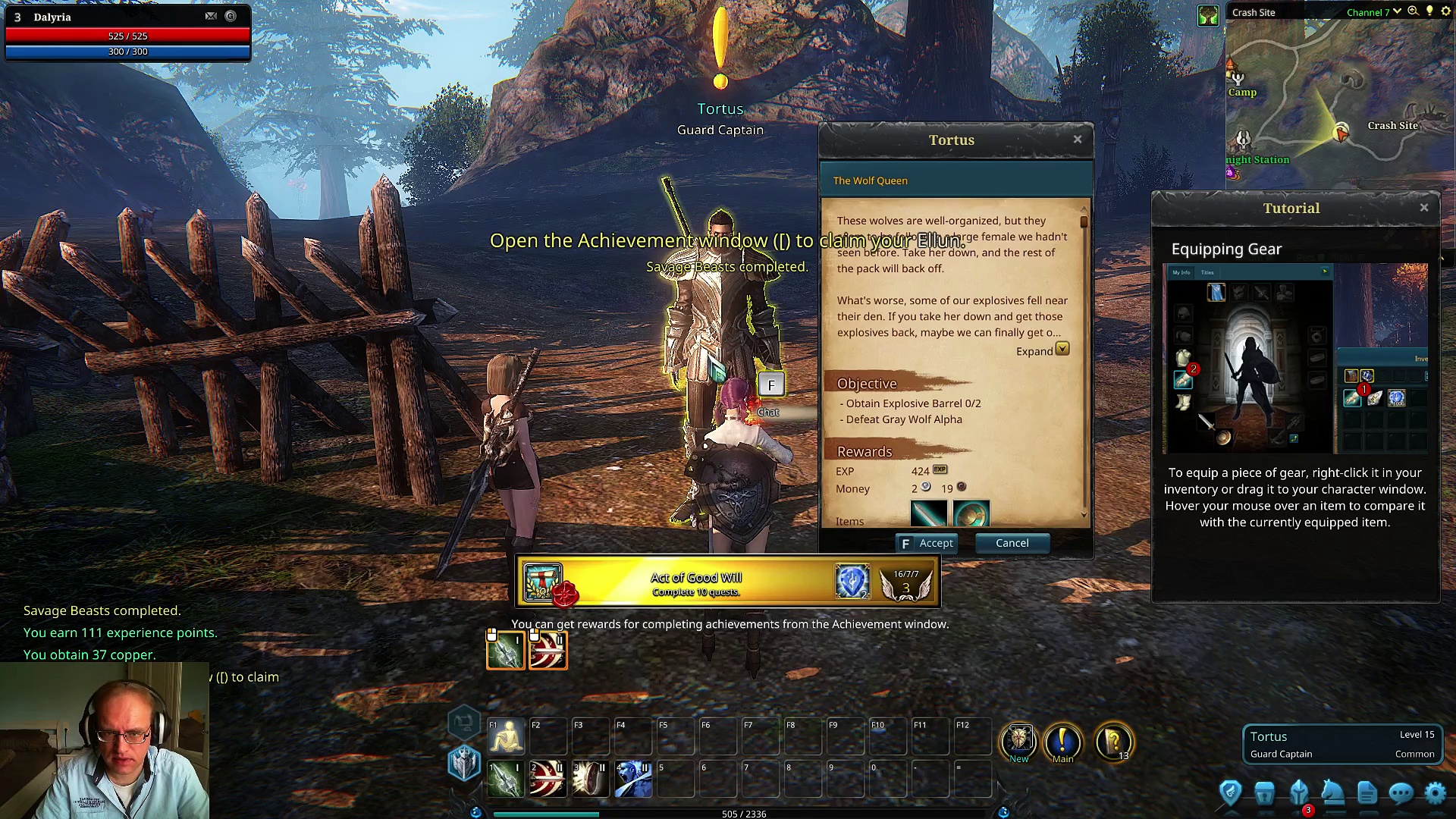Open the Main quest tracker button
The height and width of the screenshot is (819, 1456).
(1062, 742)
